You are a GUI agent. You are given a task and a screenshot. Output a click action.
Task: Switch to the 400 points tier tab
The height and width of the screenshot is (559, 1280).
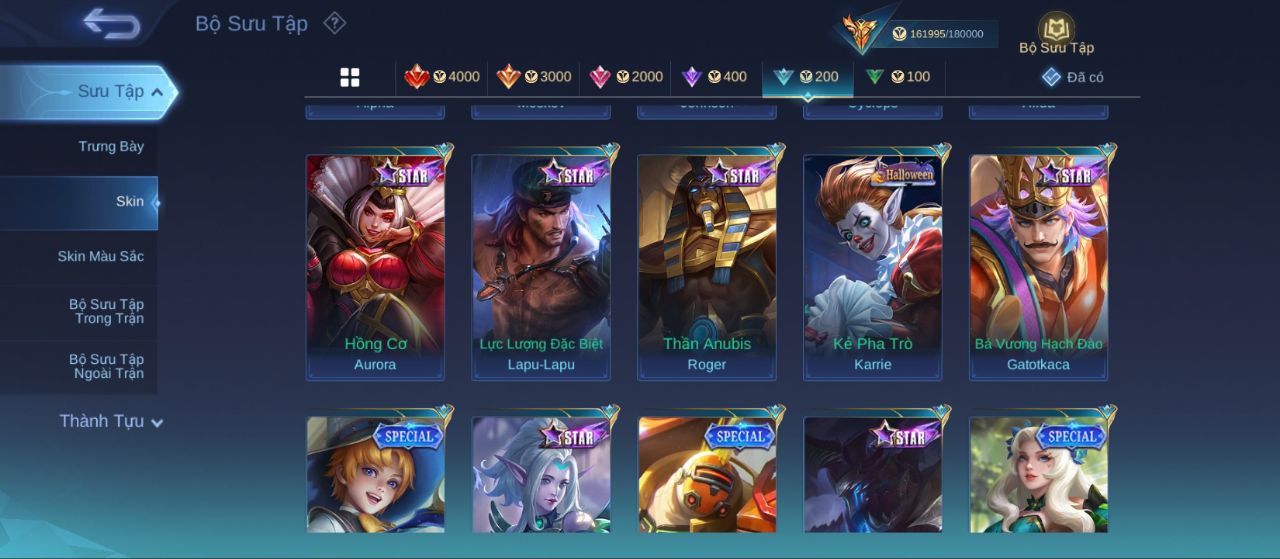(x=714, y=77)
